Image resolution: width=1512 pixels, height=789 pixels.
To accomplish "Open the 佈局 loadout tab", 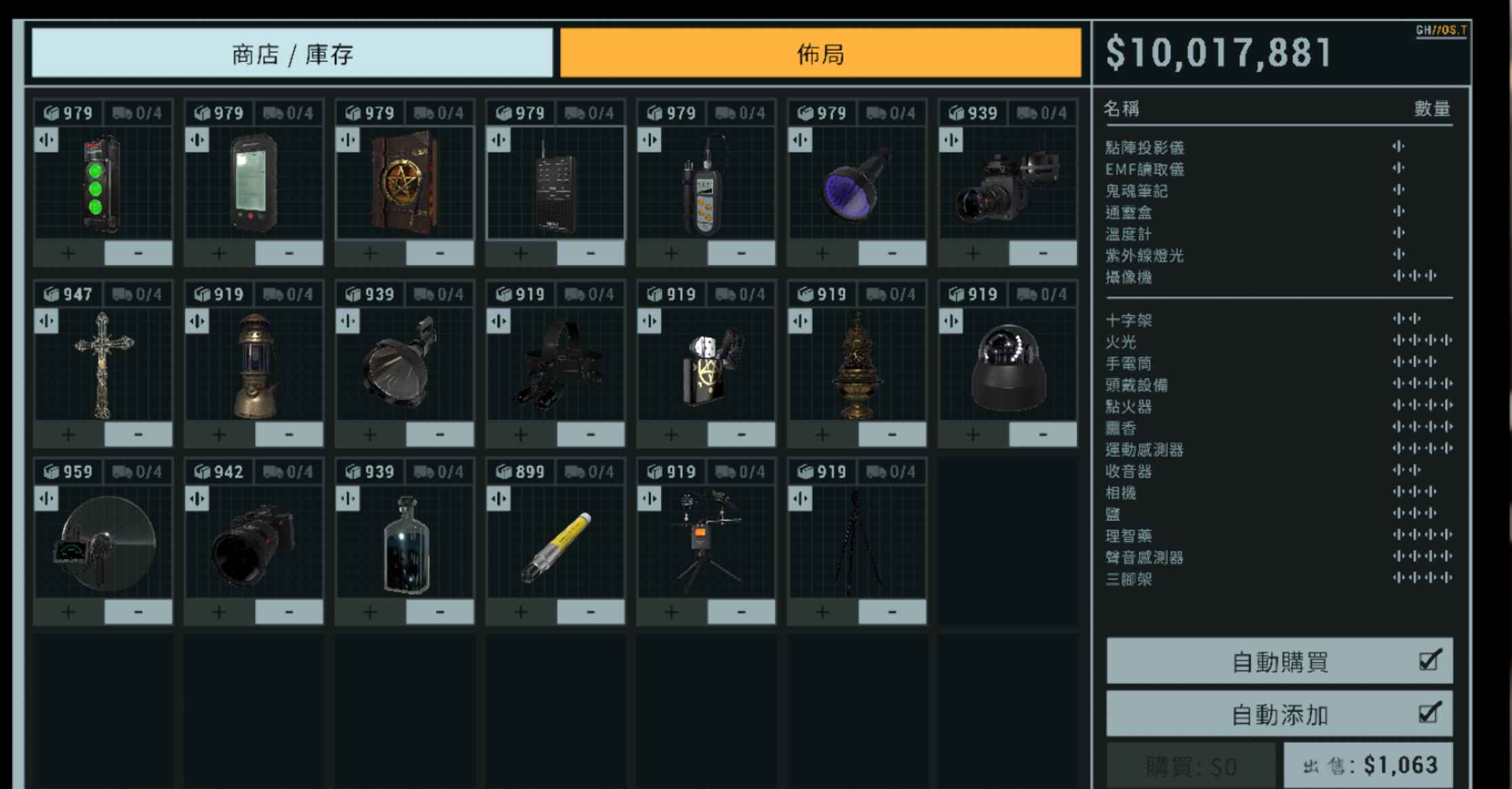I will 820,53.
